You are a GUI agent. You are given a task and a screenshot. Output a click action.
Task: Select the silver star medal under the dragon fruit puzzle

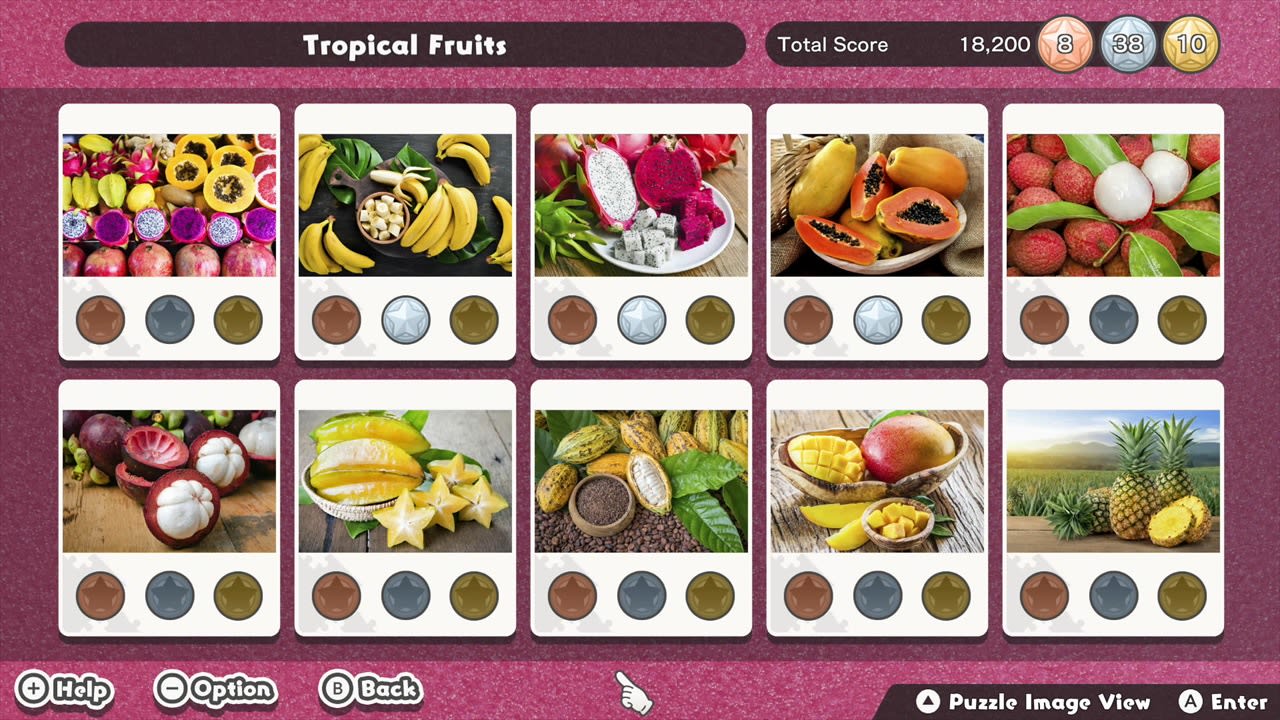640,321
